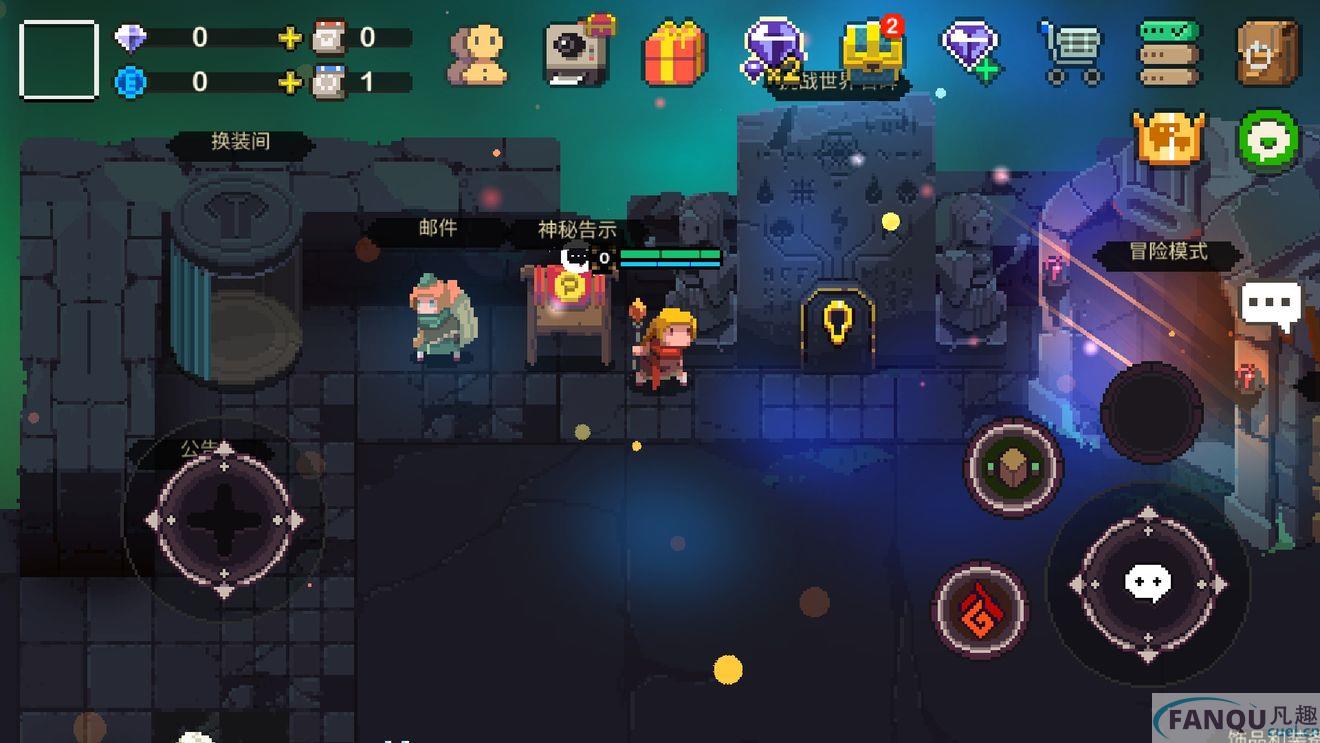1320x743 pixels.
Task: Tap the virtual movement joystick pad
Action: tap(224, 520)
